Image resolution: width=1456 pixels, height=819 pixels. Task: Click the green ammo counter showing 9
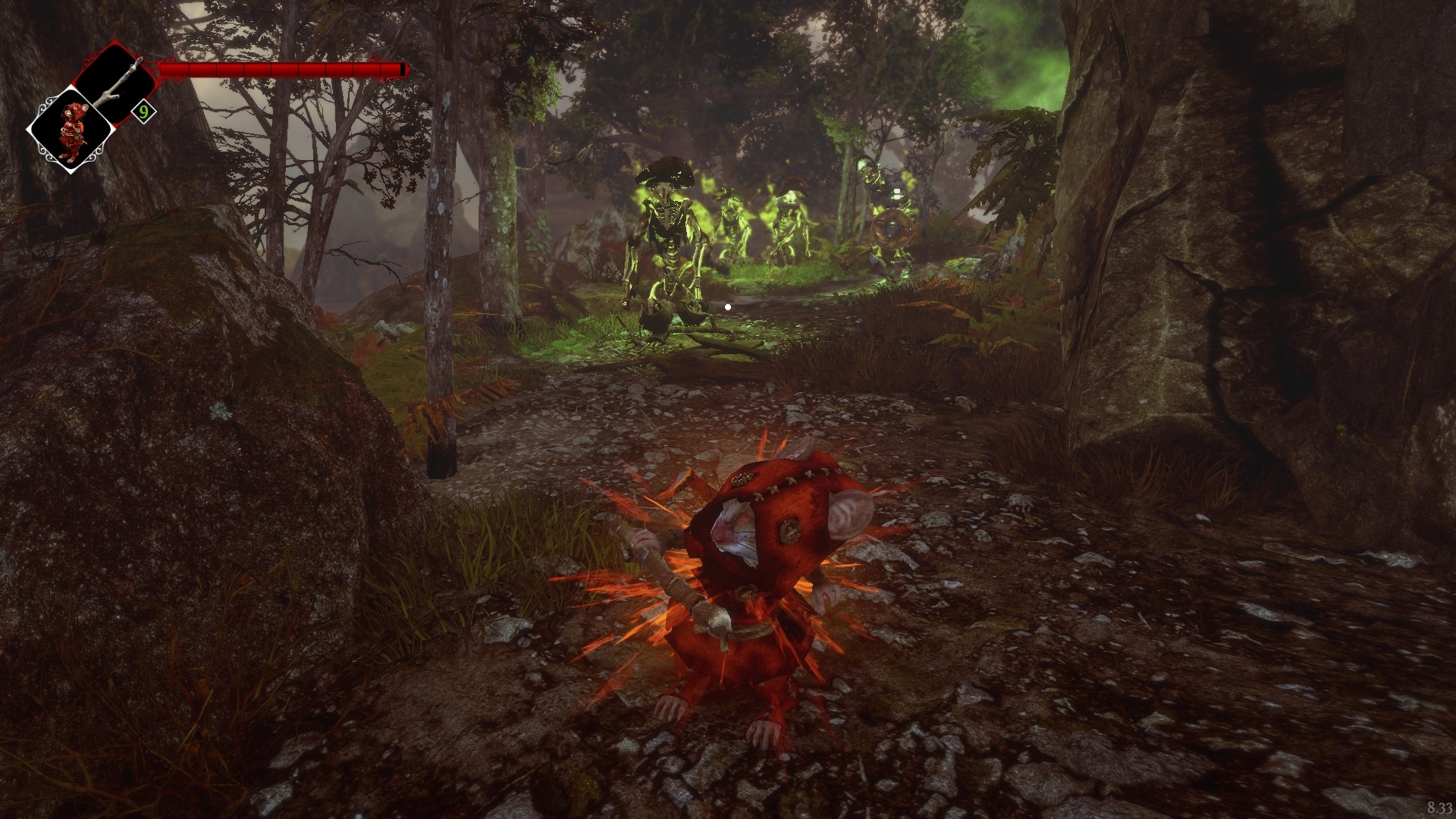pyautogui.click(x=143, y=111)
